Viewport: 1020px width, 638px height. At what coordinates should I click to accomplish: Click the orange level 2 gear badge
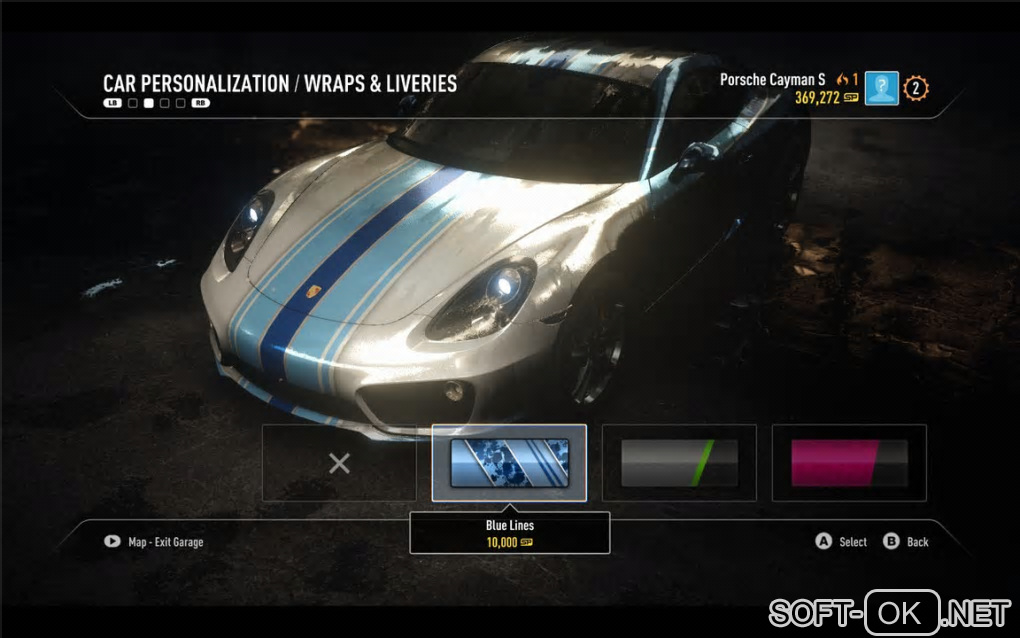[916, 89]
